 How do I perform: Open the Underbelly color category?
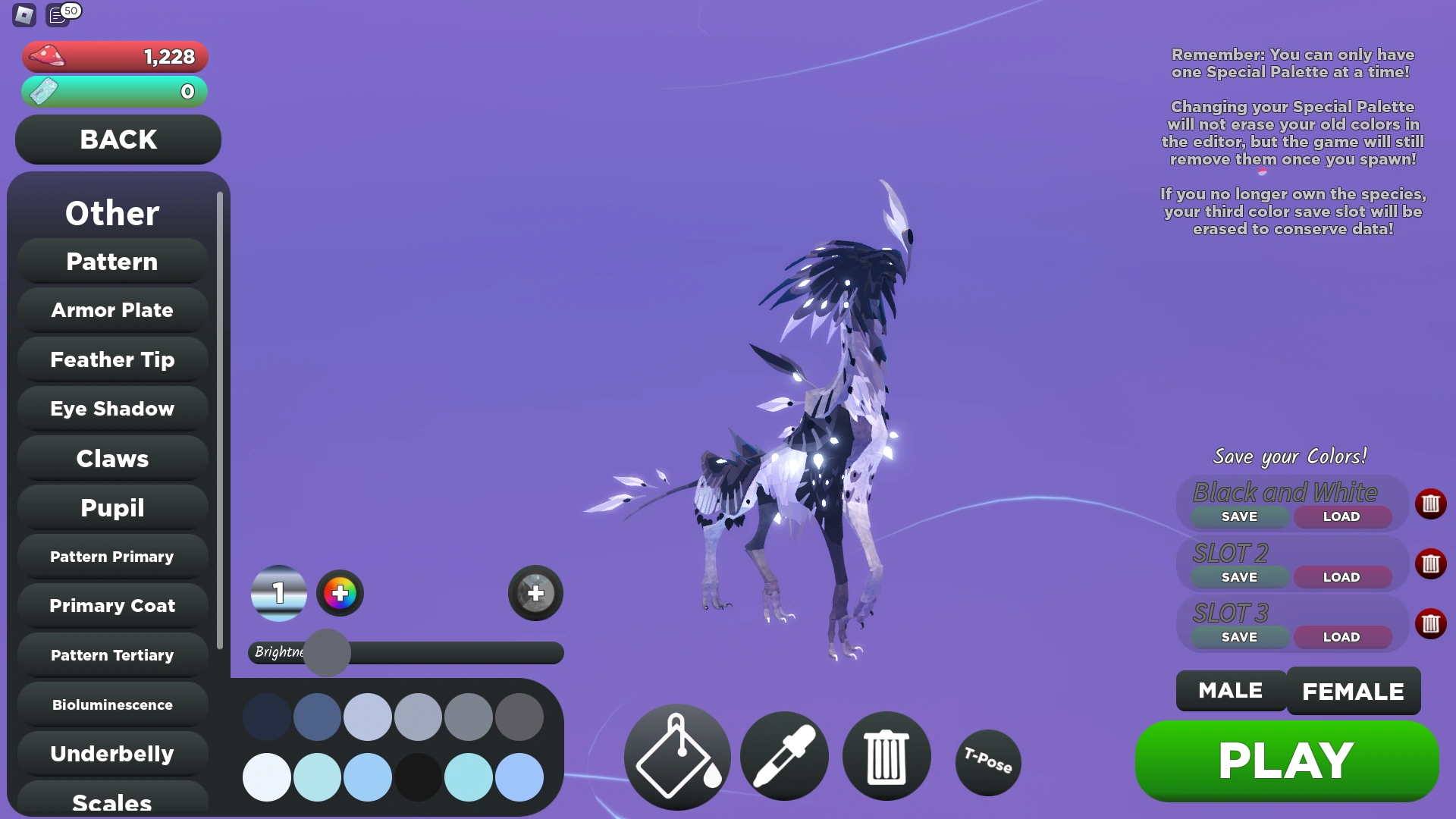point(111,754)
